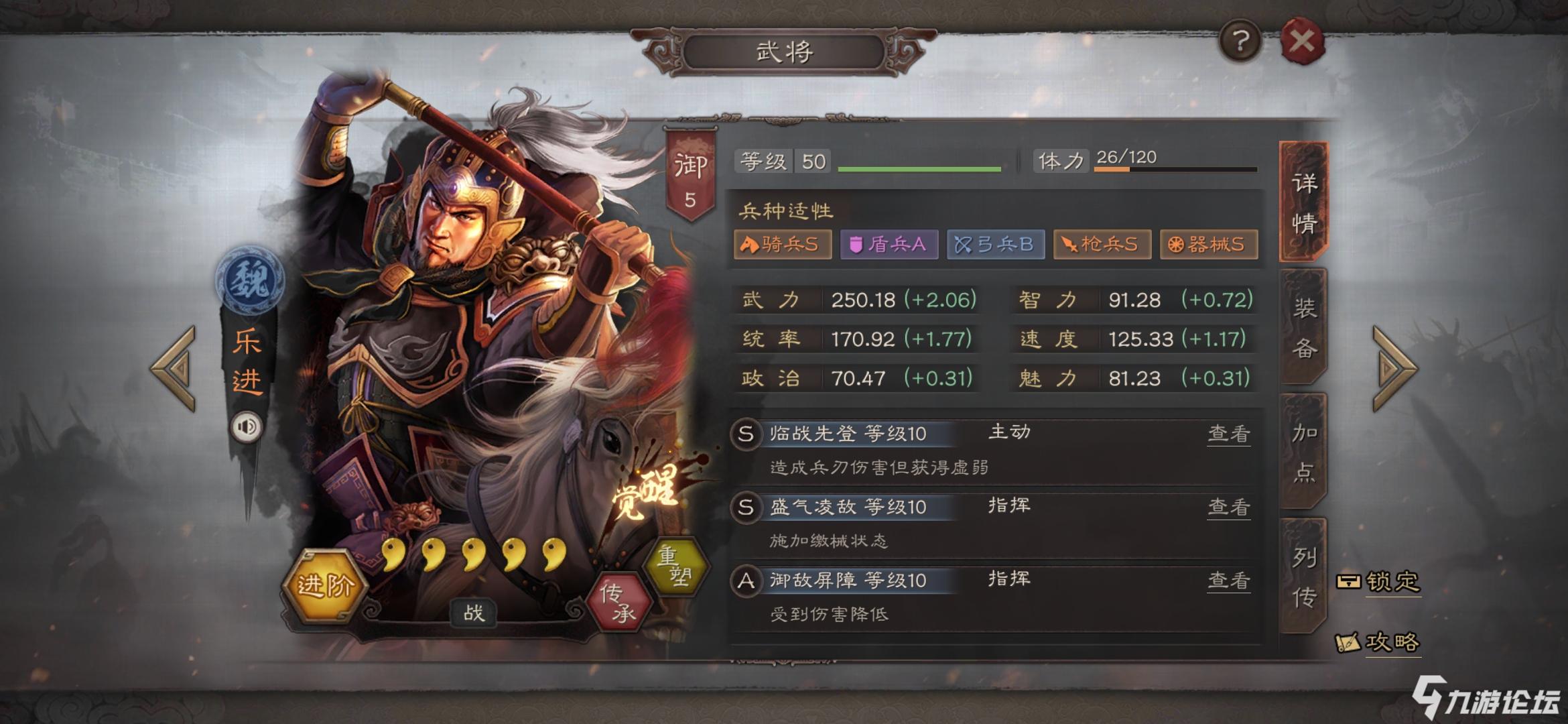Open the 加点 stat allocation tab
The image size is (1568, 724).
(1305, 452)
